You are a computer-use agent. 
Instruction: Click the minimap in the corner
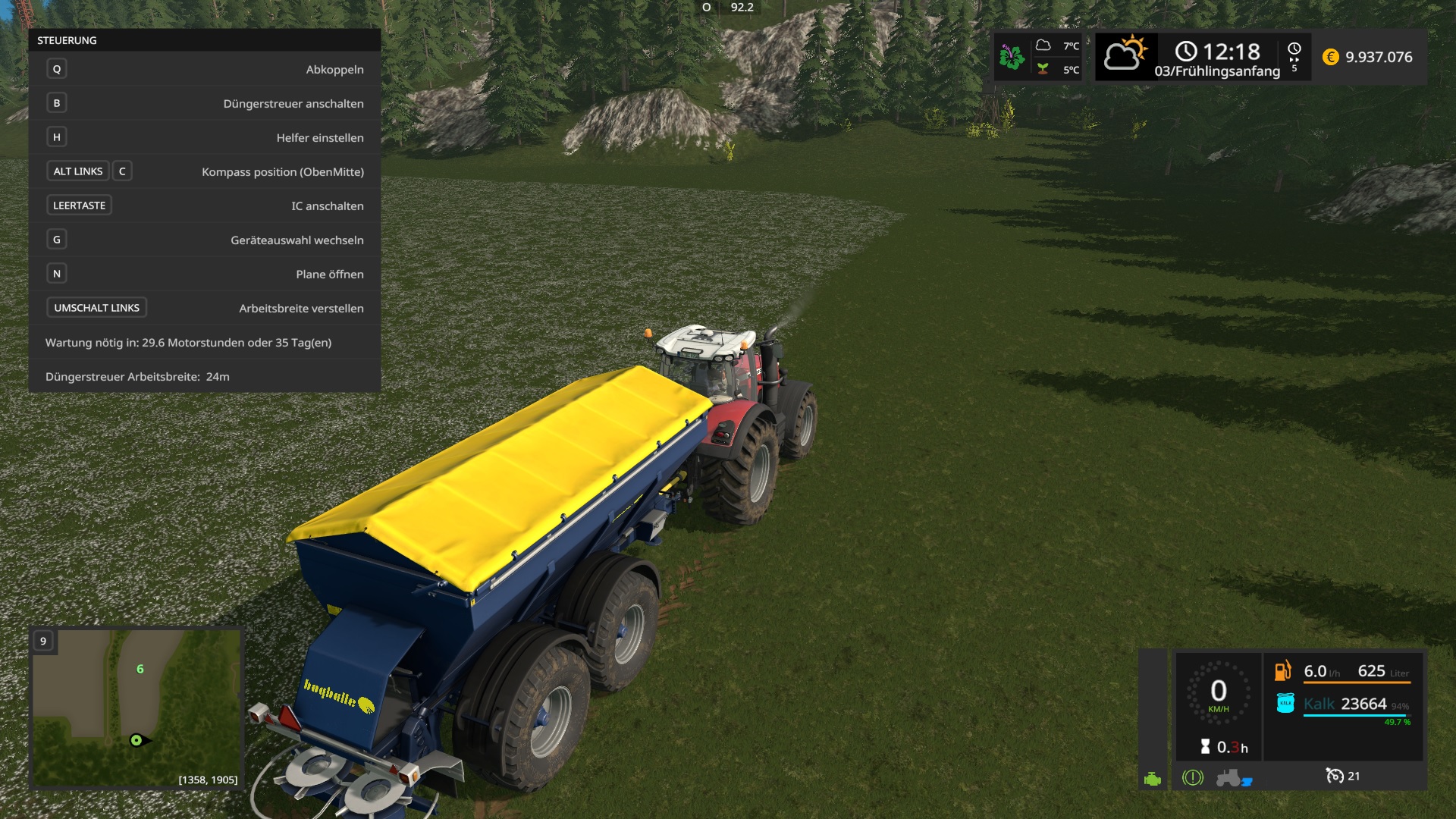(x=136, y=709)
